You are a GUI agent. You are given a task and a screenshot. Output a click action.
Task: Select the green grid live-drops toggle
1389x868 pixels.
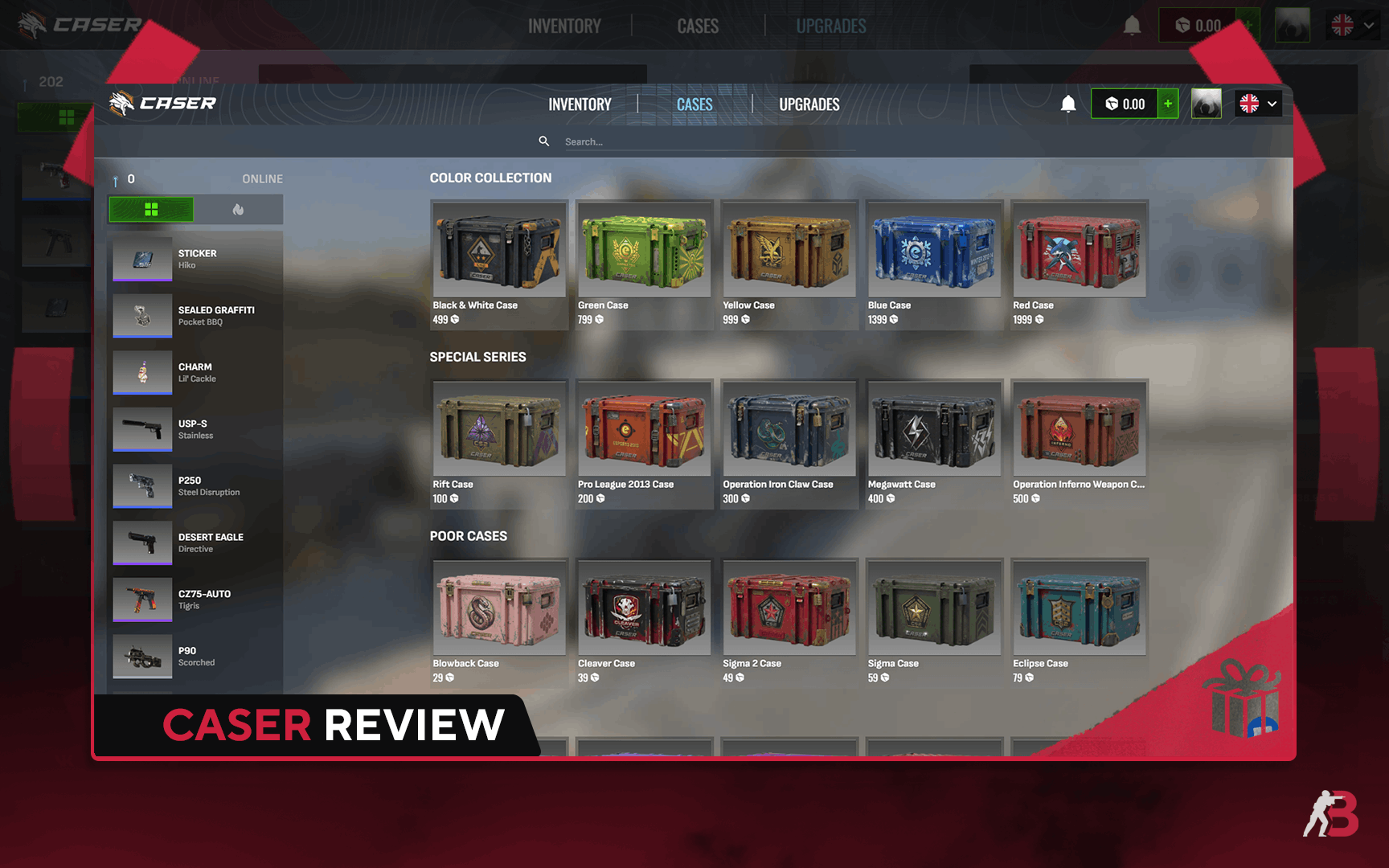pyautogui.click(x=151, y=210)
